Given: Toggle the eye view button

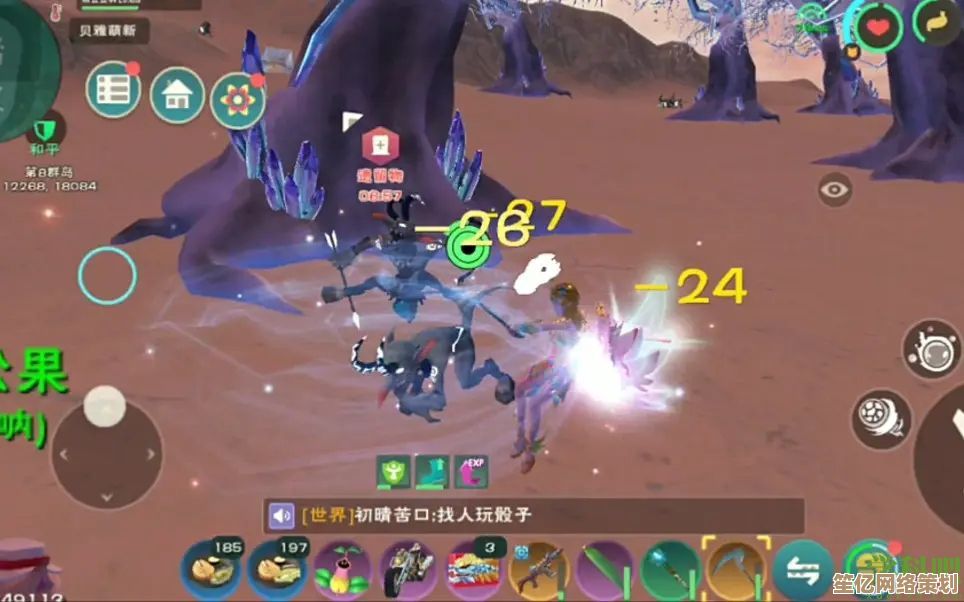Looking at the screenshot, I should (x=834, y=189).
